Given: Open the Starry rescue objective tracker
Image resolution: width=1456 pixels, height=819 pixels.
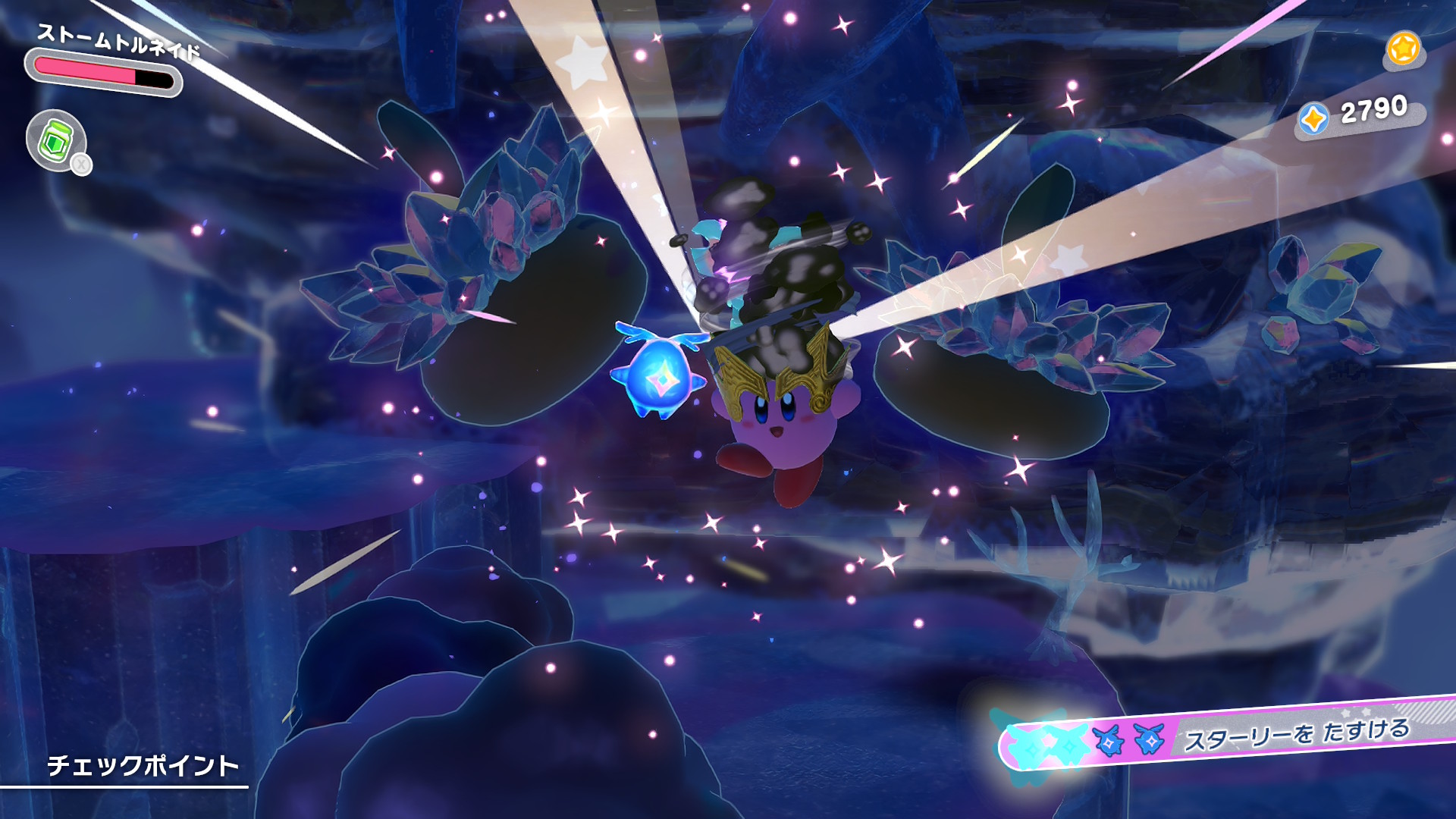Looking at the screenshot, I should click(1228, 734).
